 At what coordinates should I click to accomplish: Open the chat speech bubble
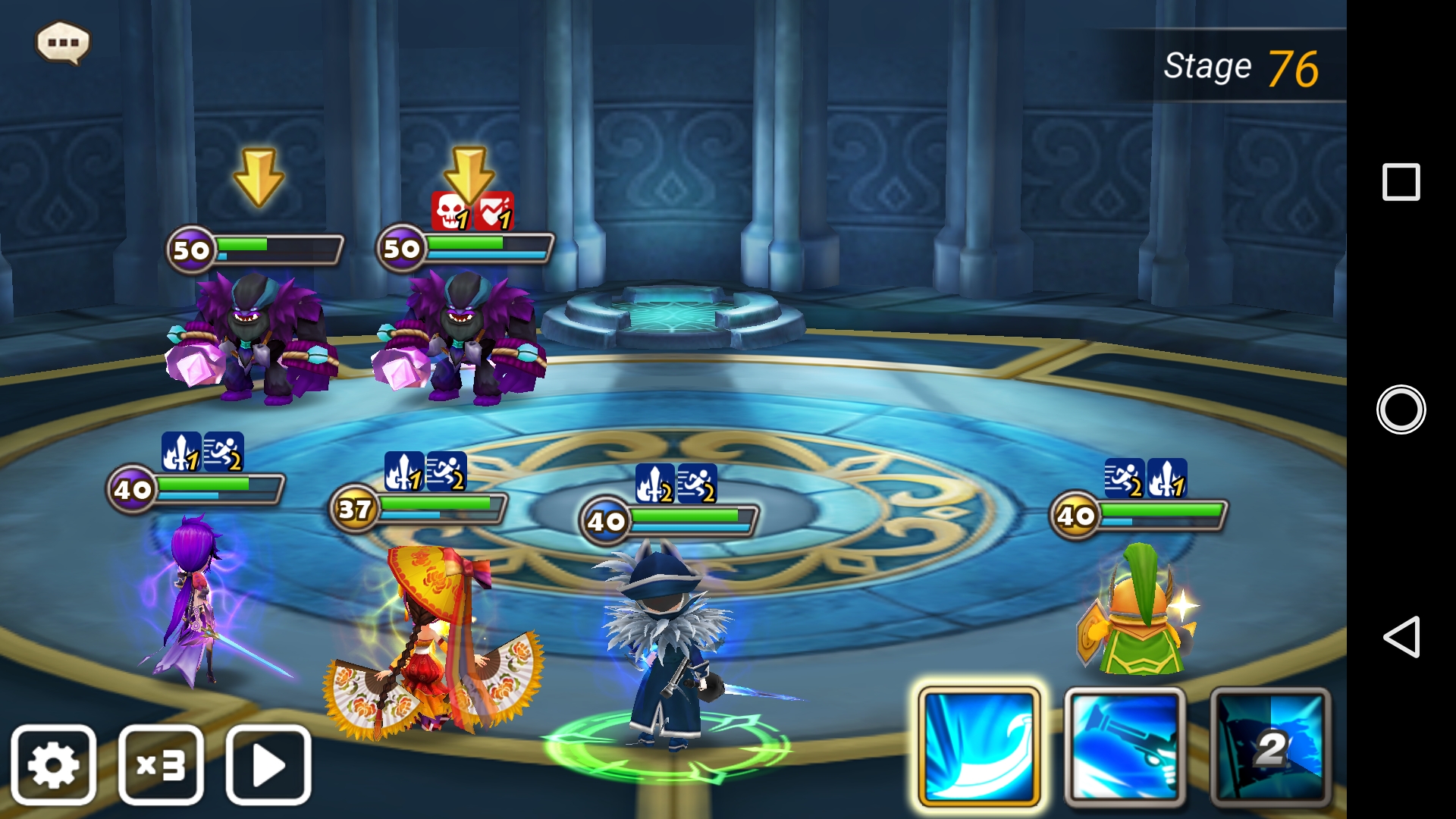(63, 42)
